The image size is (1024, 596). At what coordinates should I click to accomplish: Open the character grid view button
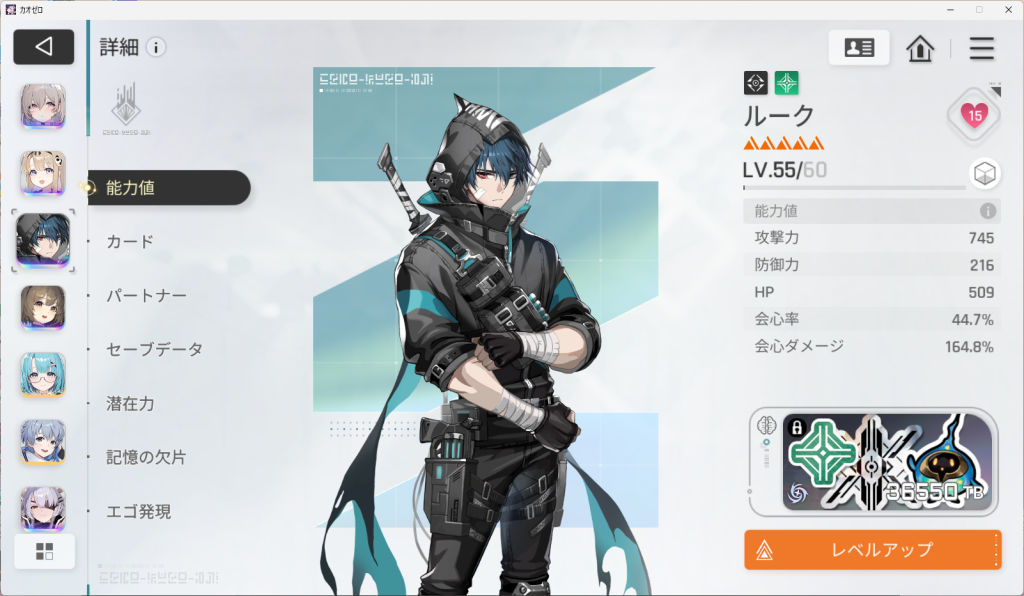(x=44, y=551)
